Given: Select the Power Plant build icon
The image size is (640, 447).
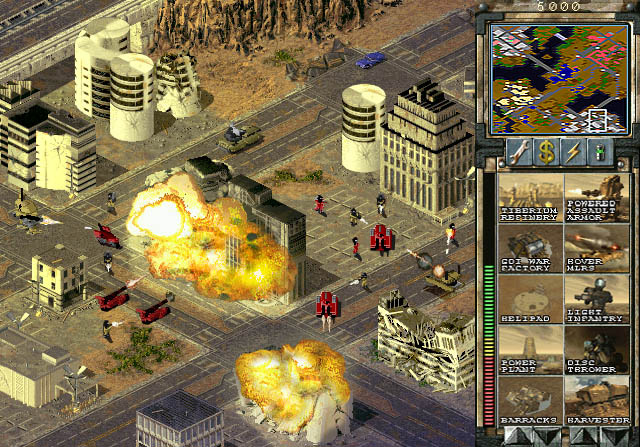Looking at the screenshot, I should click(x=530, y=349).
